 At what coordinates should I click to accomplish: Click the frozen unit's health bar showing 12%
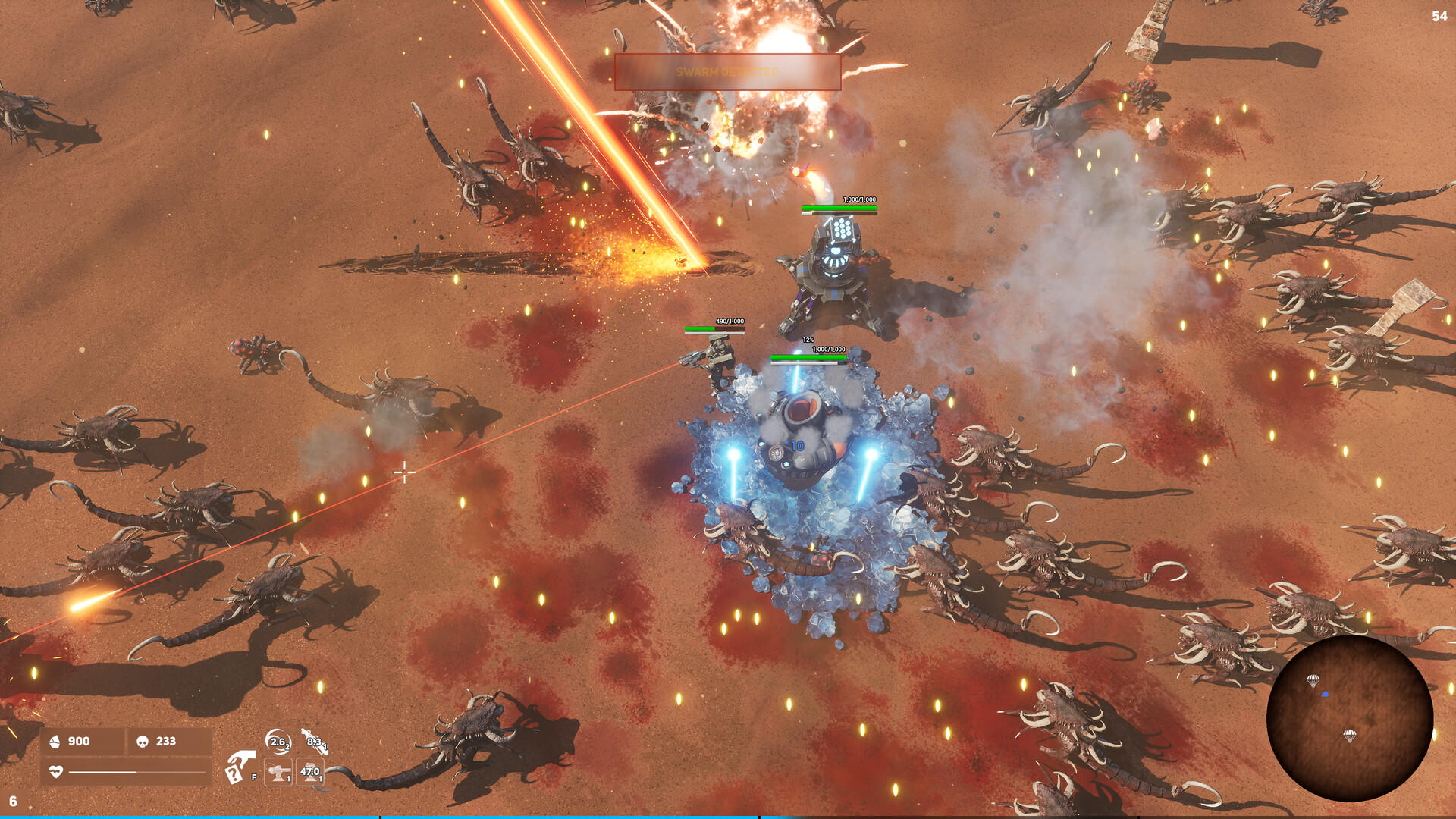point(809,340)
